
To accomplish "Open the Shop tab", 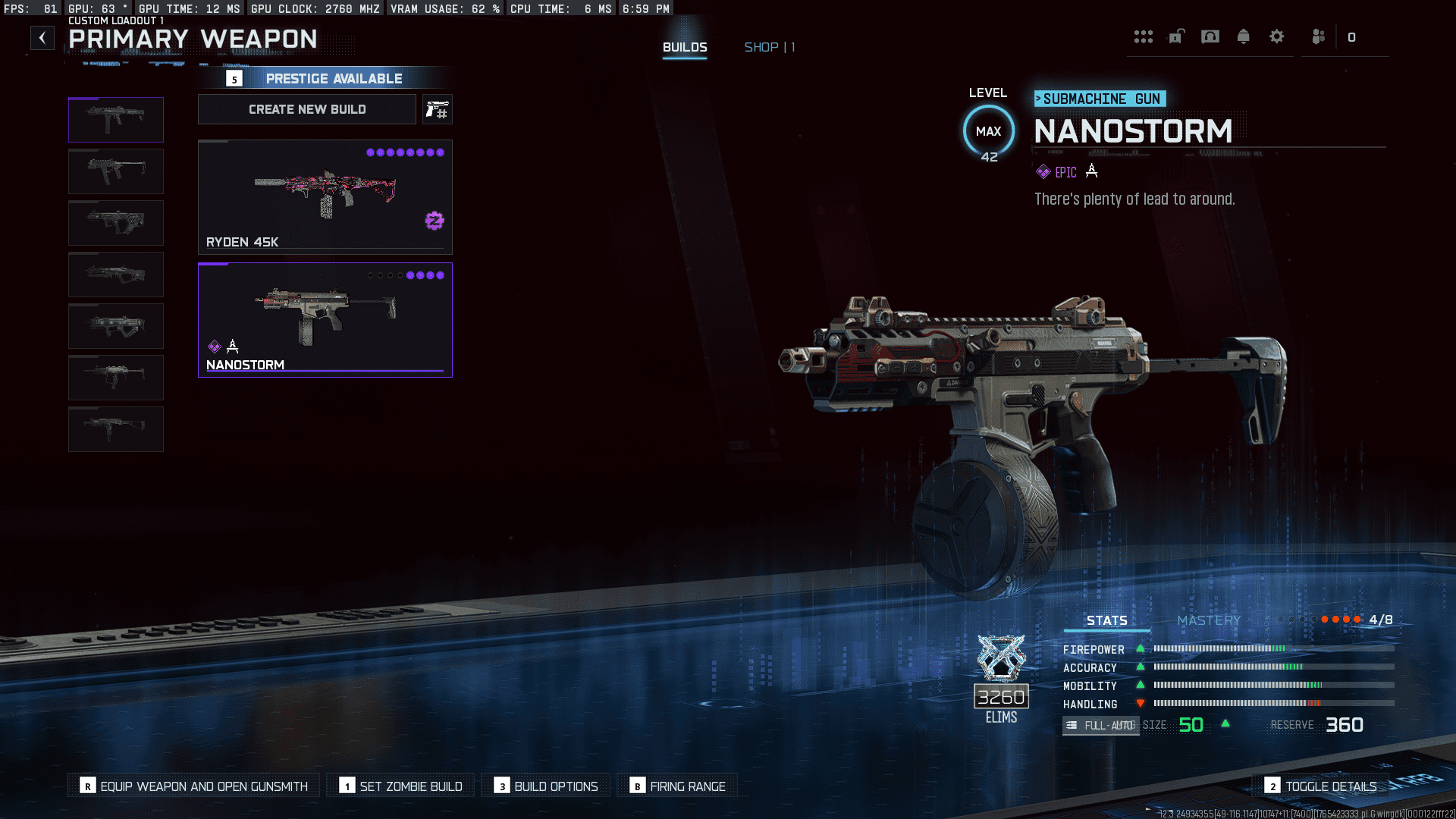I will (769, 47).
